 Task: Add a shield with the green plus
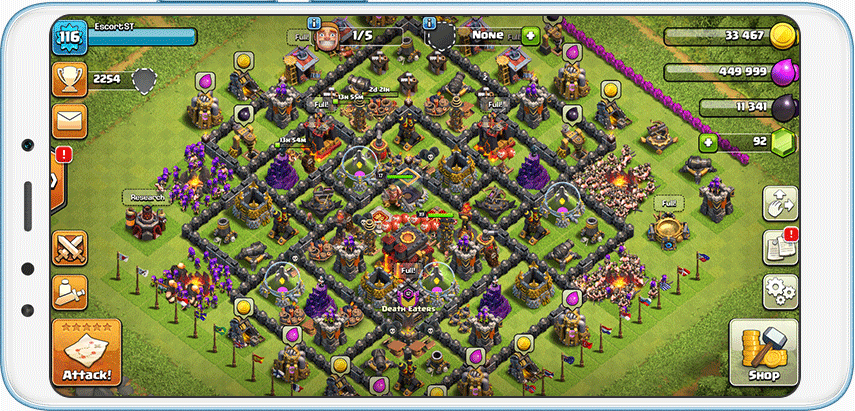coord(530,35)
